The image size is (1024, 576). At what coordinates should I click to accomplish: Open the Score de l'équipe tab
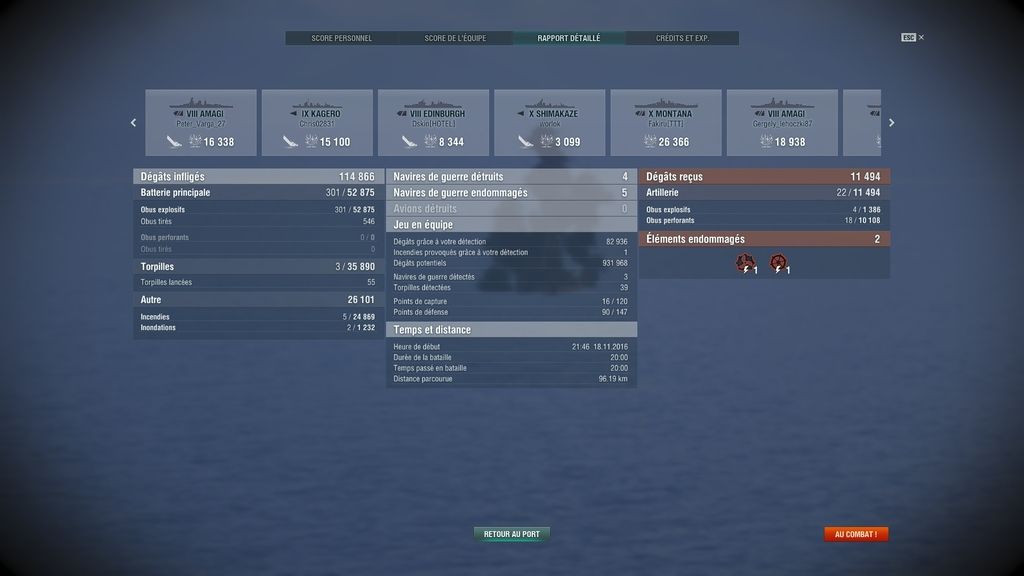455,38
